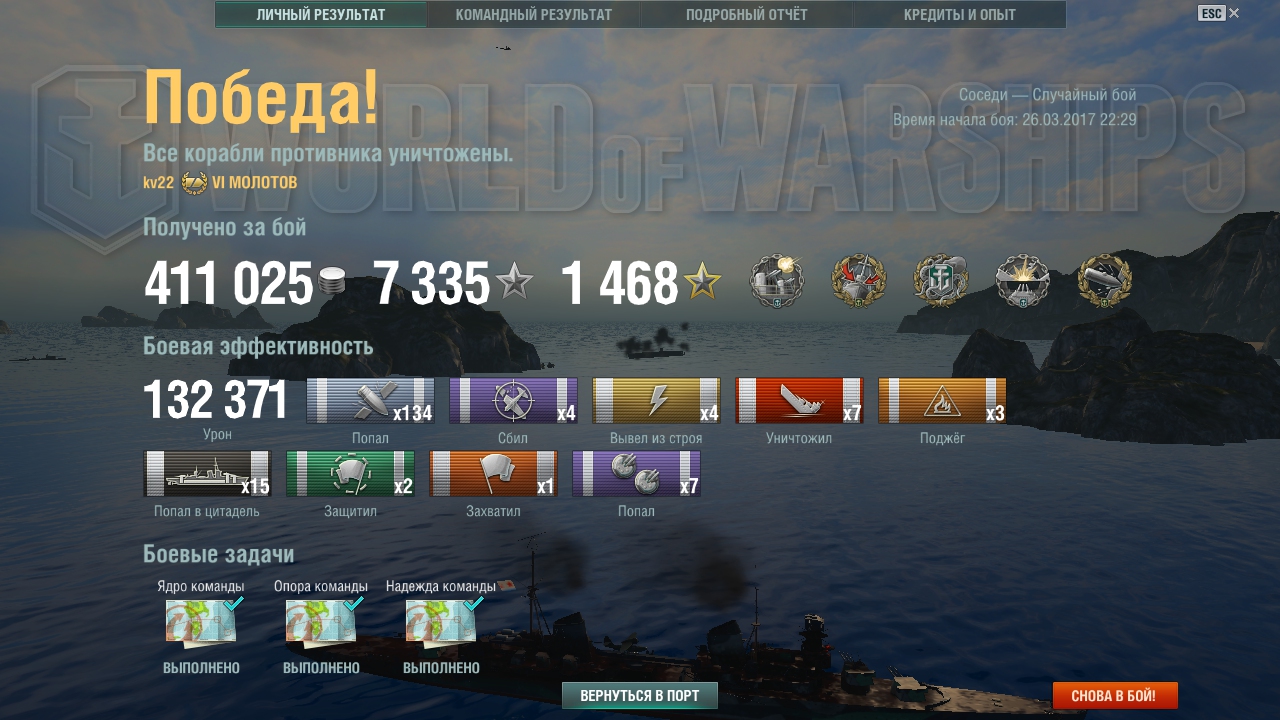View the Опора команды mission thumbnail

[x=321, y=622]
